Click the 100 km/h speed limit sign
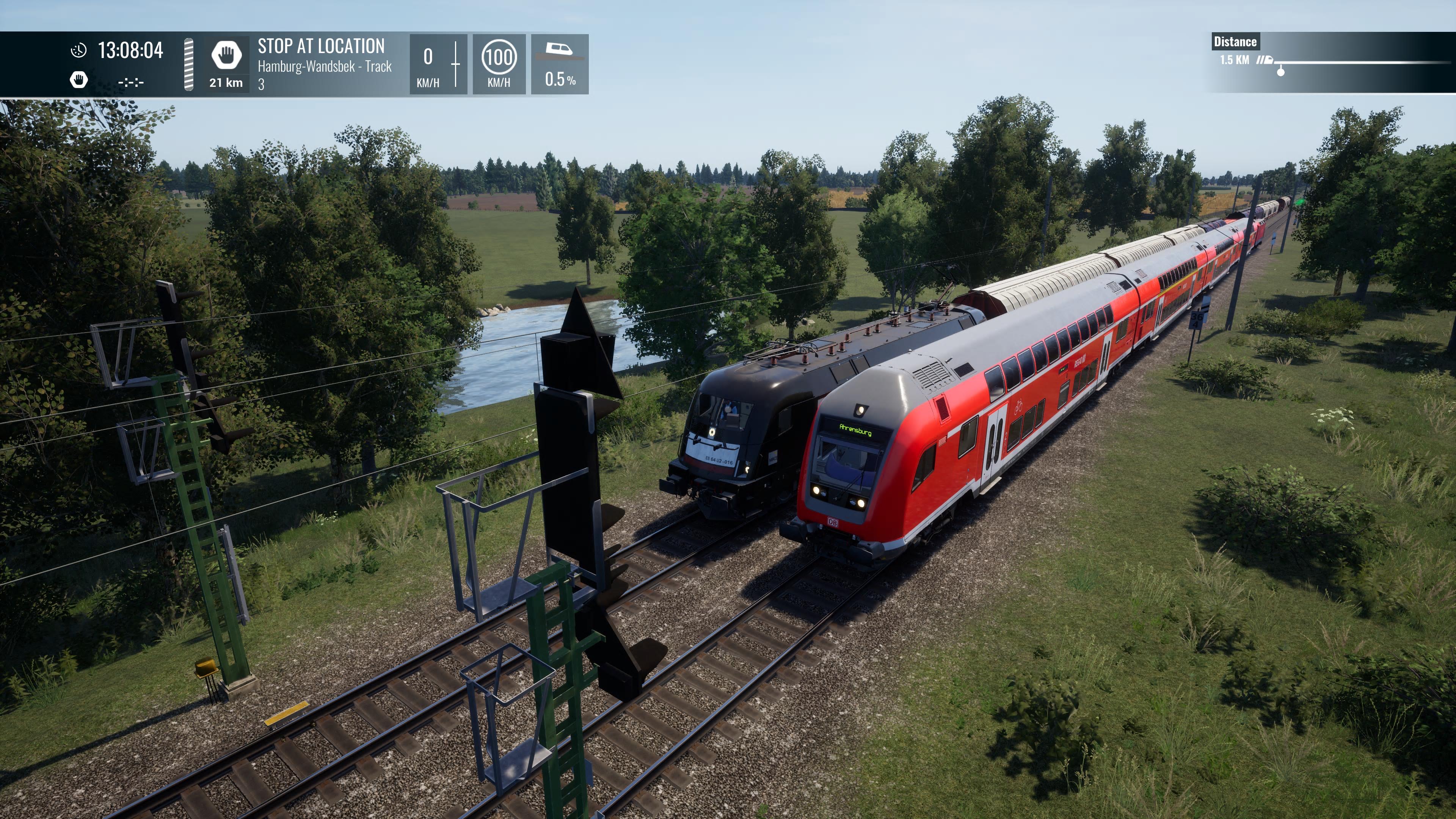 click(x=499, y=58)
